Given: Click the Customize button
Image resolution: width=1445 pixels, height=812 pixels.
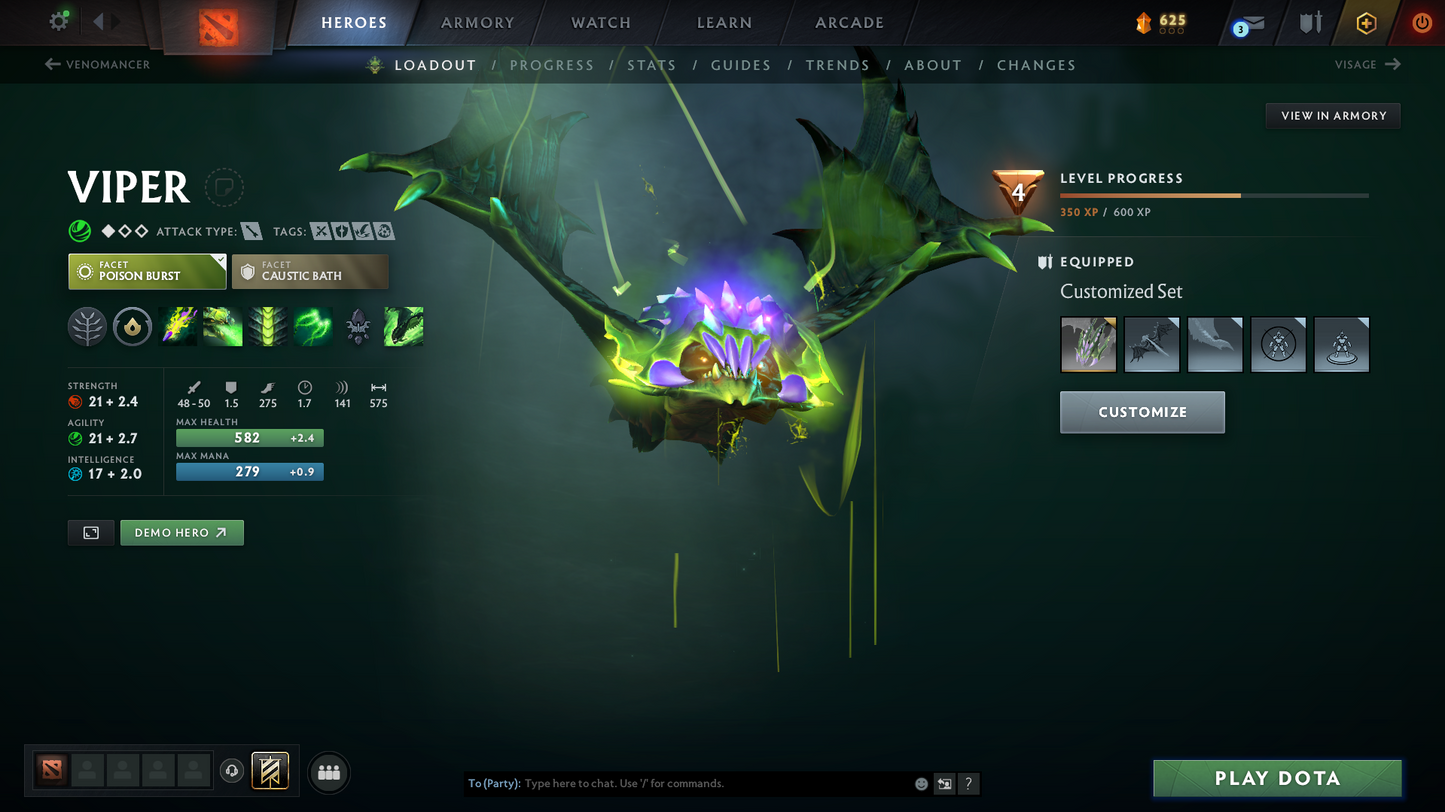Looking at the screenshot, I should tap(1142, 412).
